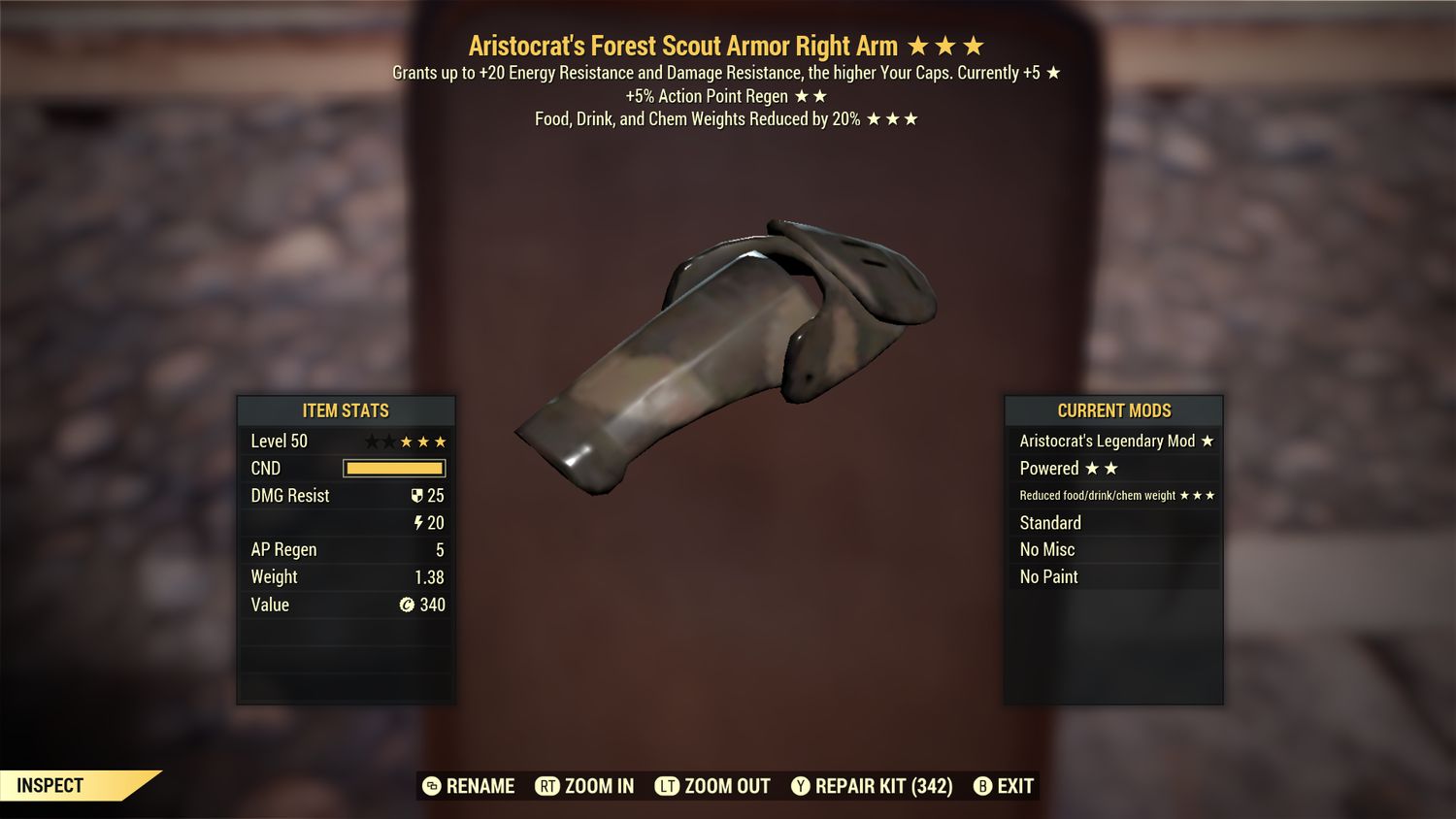Click the No Misc mod slot
Image resolution: width=1456 pixels, height=819 pixels.
click(1046, 549)
